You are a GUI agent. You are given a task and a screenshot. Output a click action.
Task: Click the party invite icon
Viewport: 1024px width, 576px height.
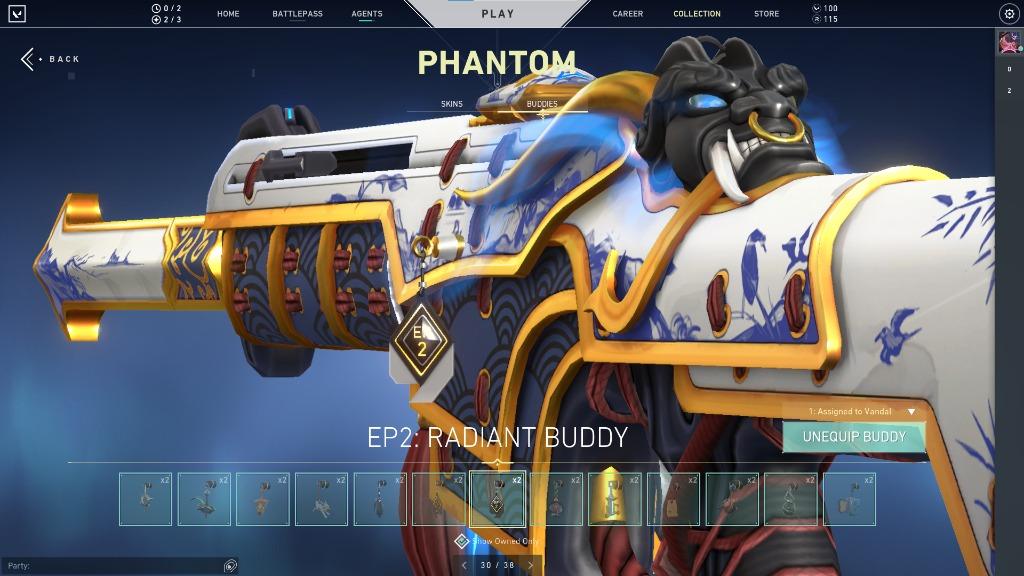tap(230, 566)
